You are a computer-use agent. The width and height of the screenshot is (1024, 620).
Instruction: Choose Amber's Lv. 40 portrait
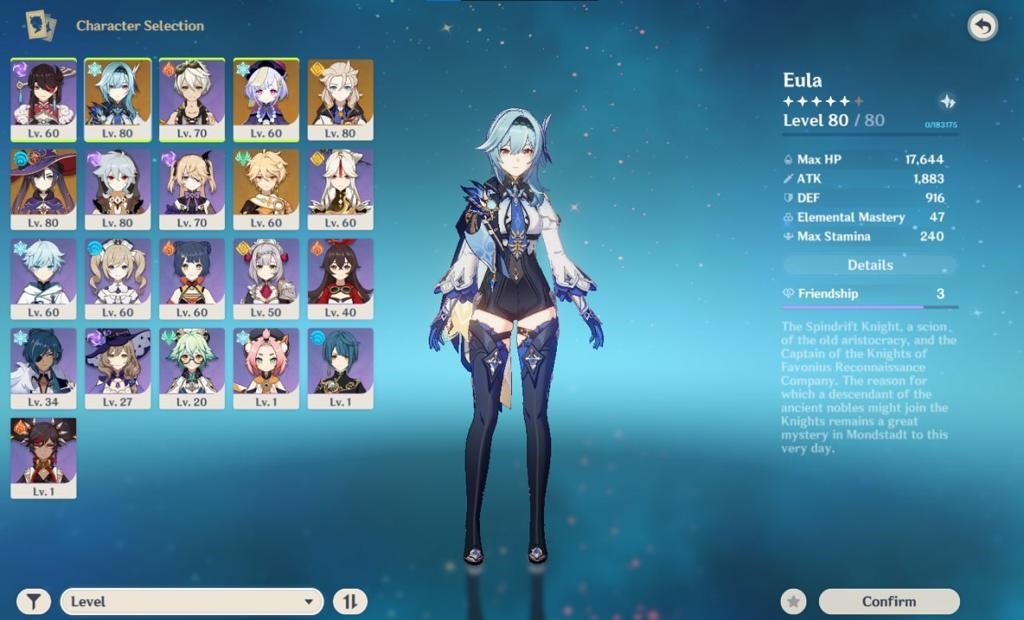340,277
